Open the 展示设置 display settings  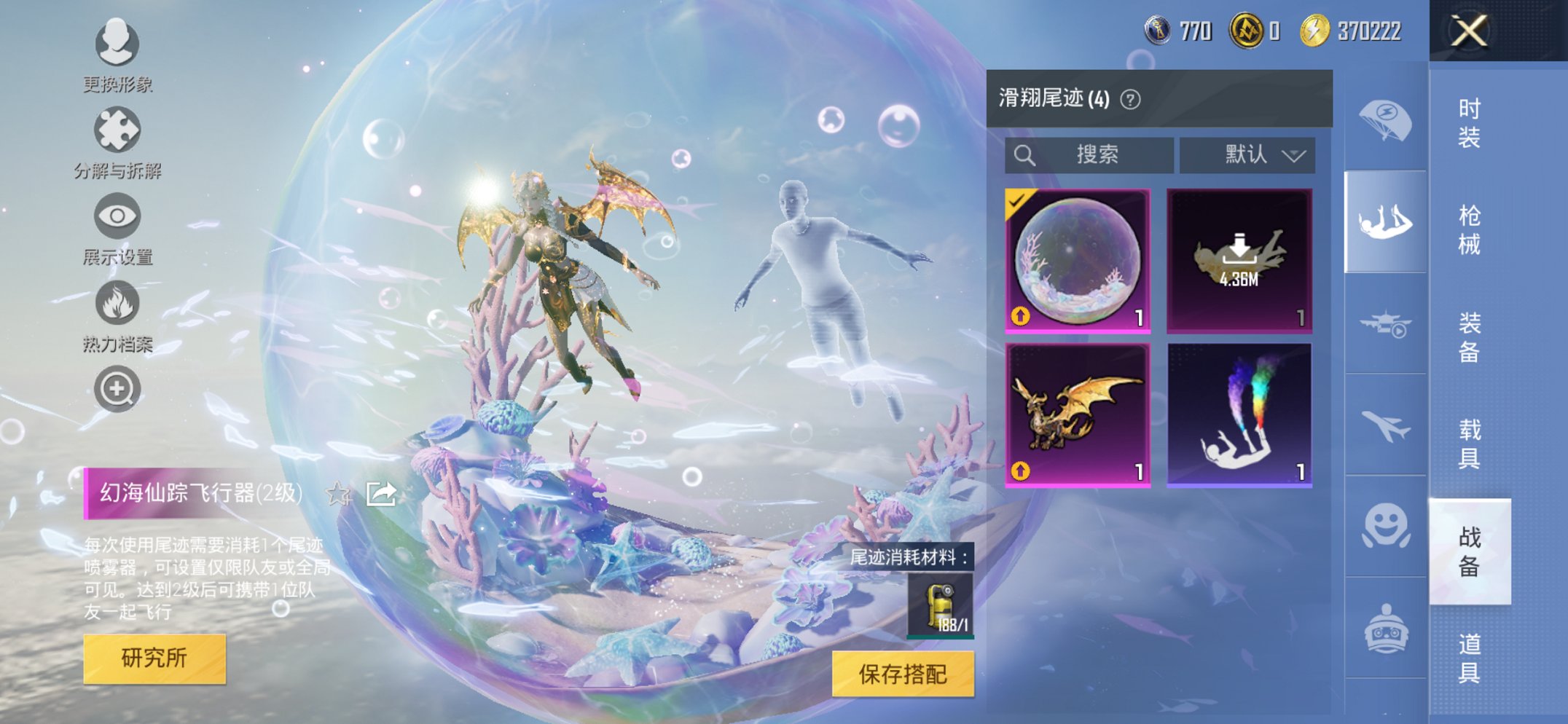click(x=117, y=216)
